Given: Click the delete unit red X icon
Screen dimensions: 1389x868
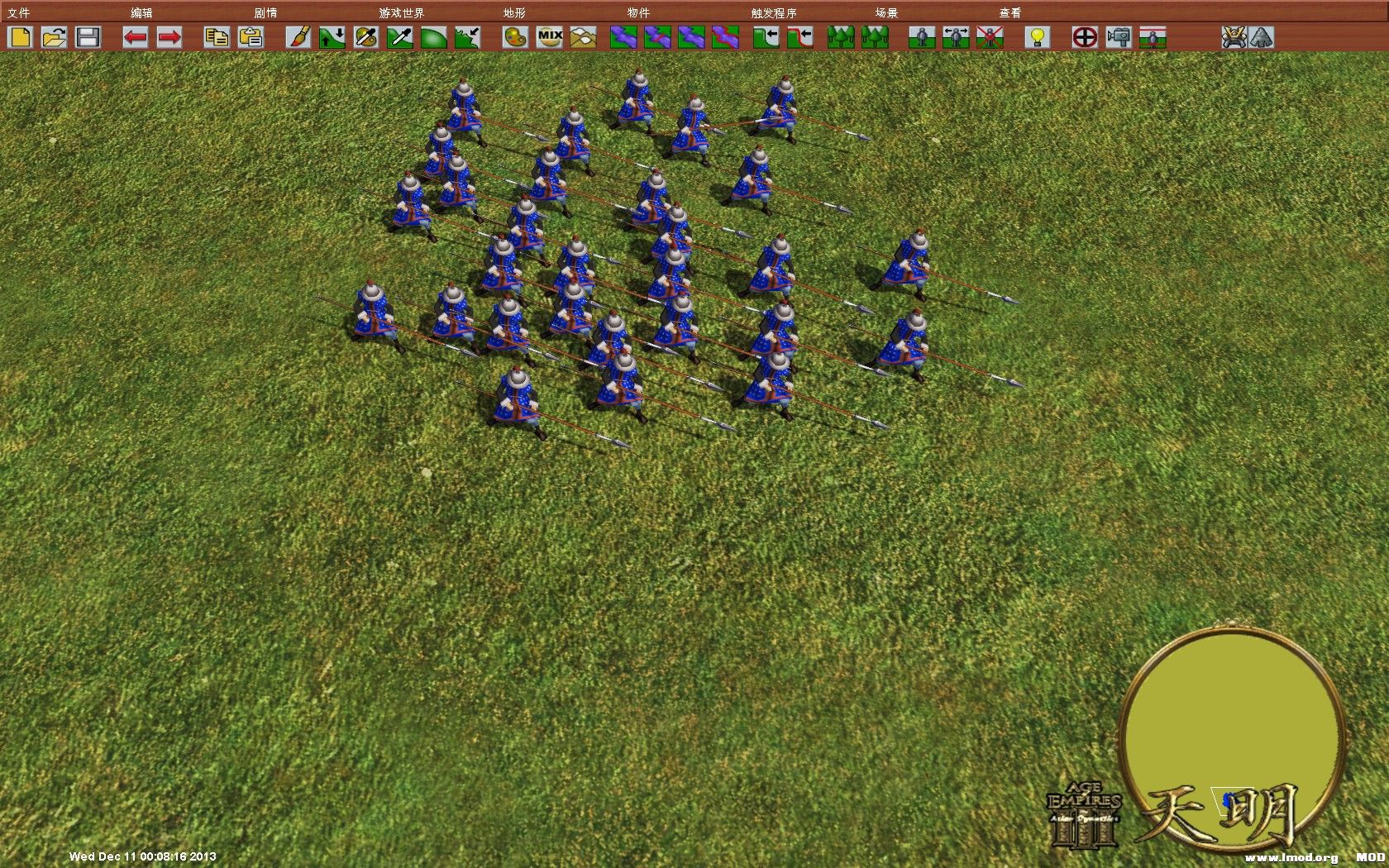Looking at the screenshot, I should tap(988, 37).
